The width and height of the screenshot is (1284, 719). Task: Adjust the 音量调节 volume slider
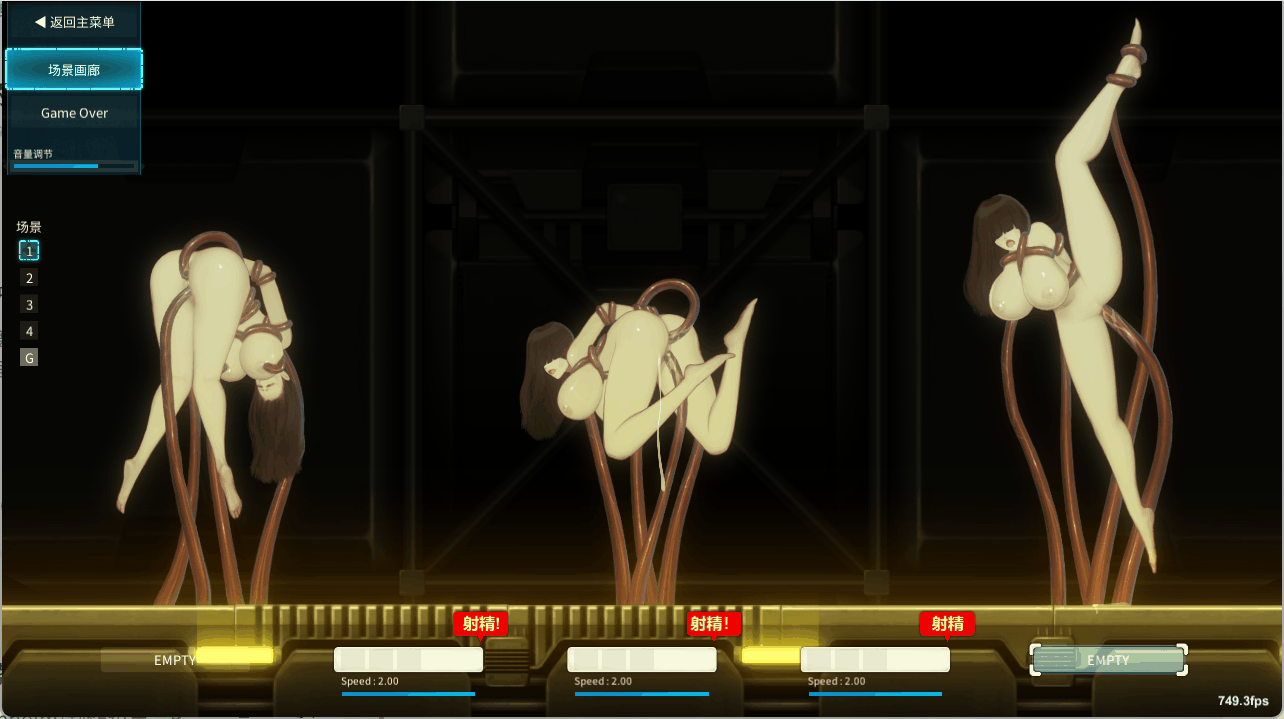(74, 166)
